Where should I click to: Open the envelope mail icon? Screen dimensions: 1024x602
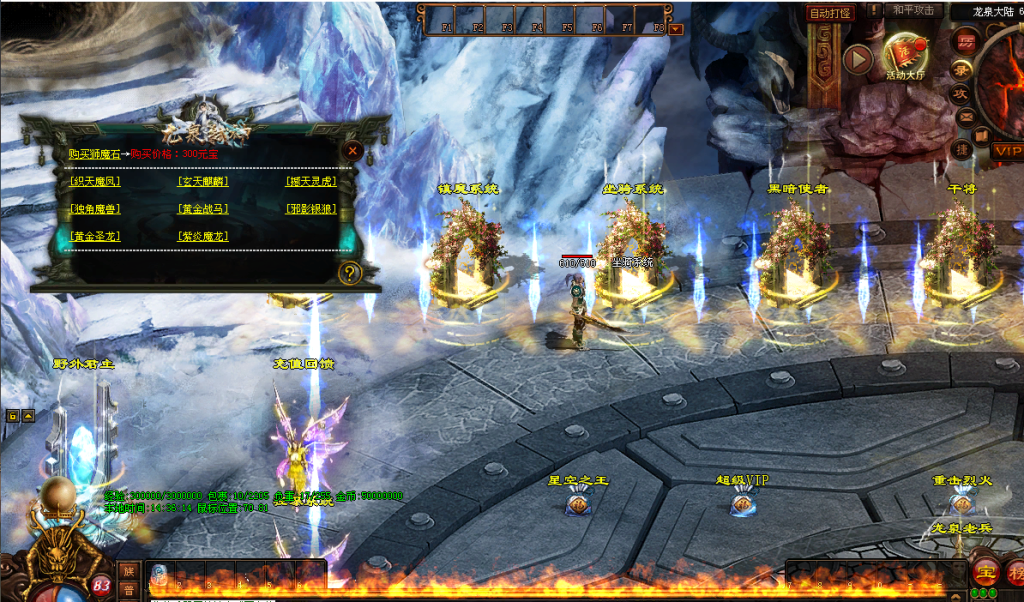(x=964, y=117)
